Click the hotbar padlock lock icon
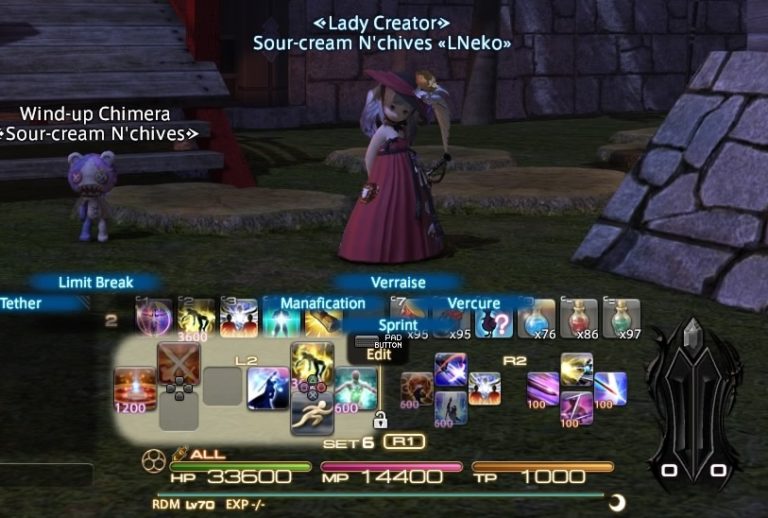This screenshot has height=518, width=768. [380, 420]
